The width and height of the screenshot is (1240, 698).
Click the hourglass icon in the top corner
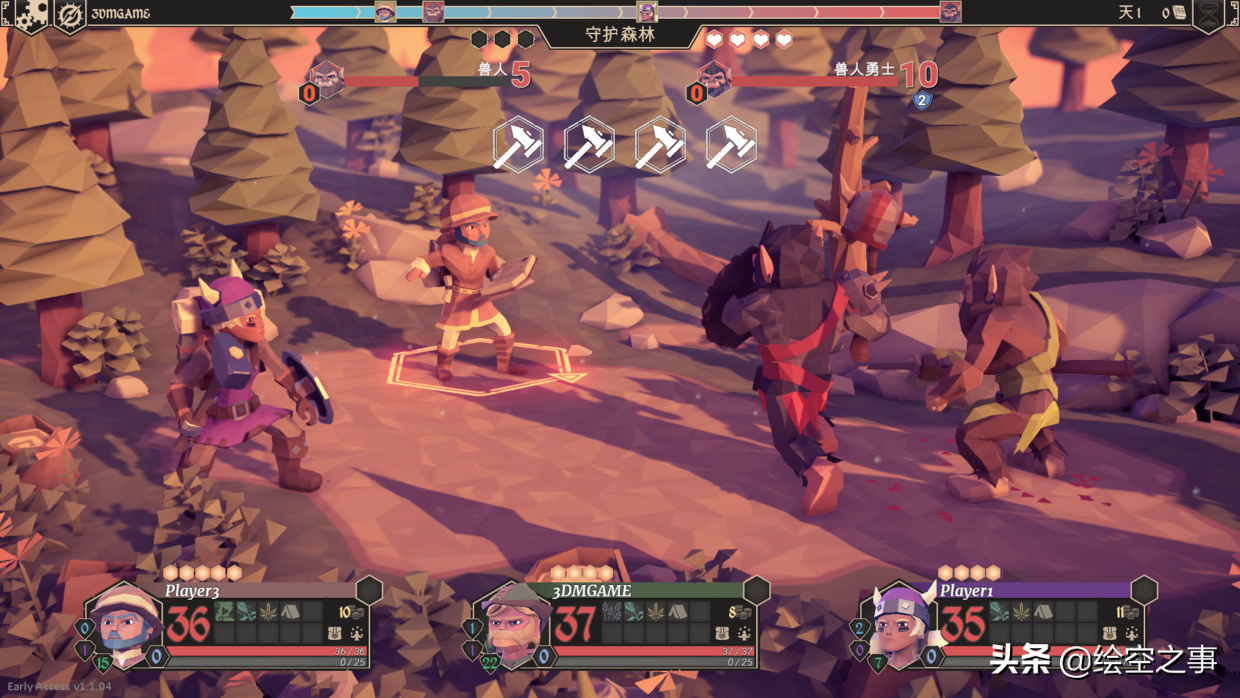1210,14
